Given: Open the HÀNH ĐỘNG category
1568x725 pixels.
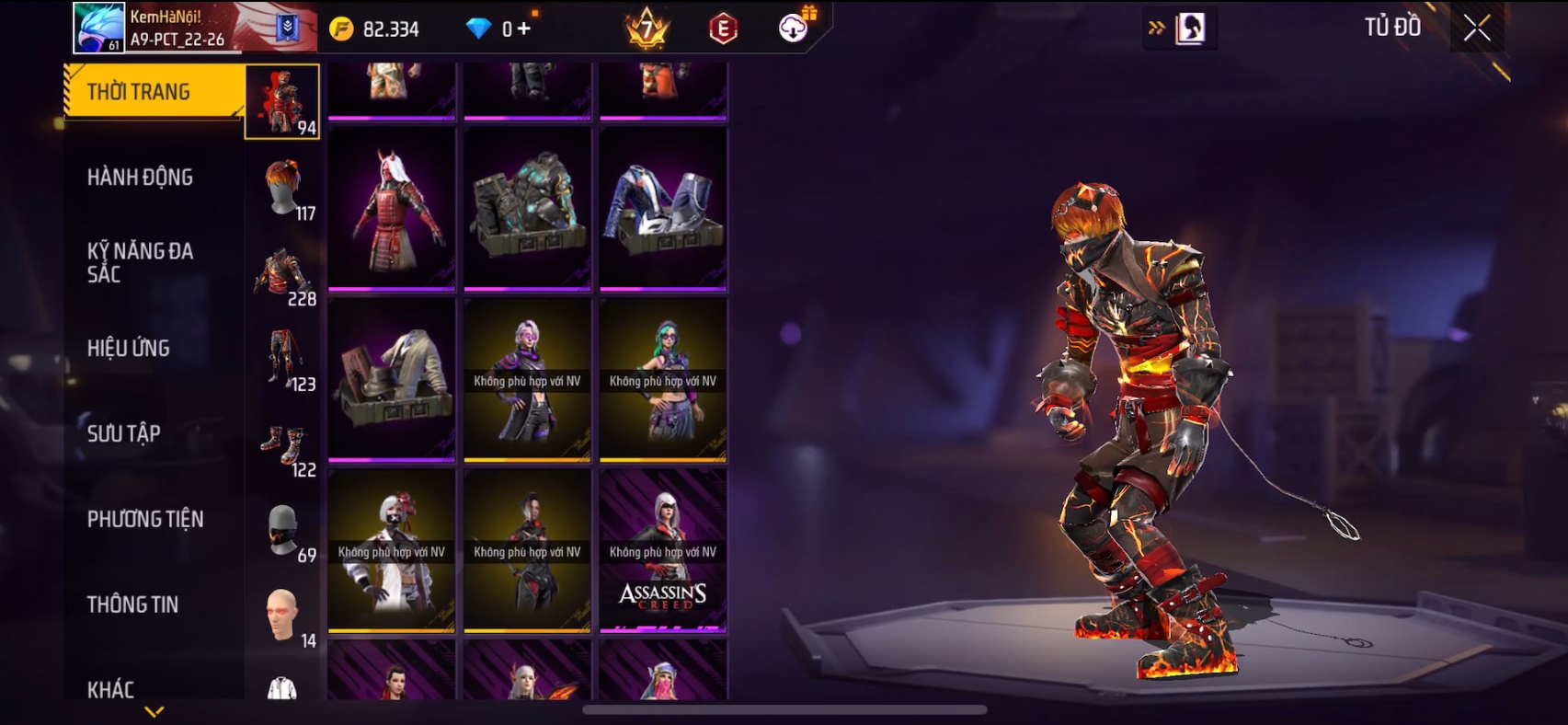Looking at the screenshot, I should coord(140,177).
